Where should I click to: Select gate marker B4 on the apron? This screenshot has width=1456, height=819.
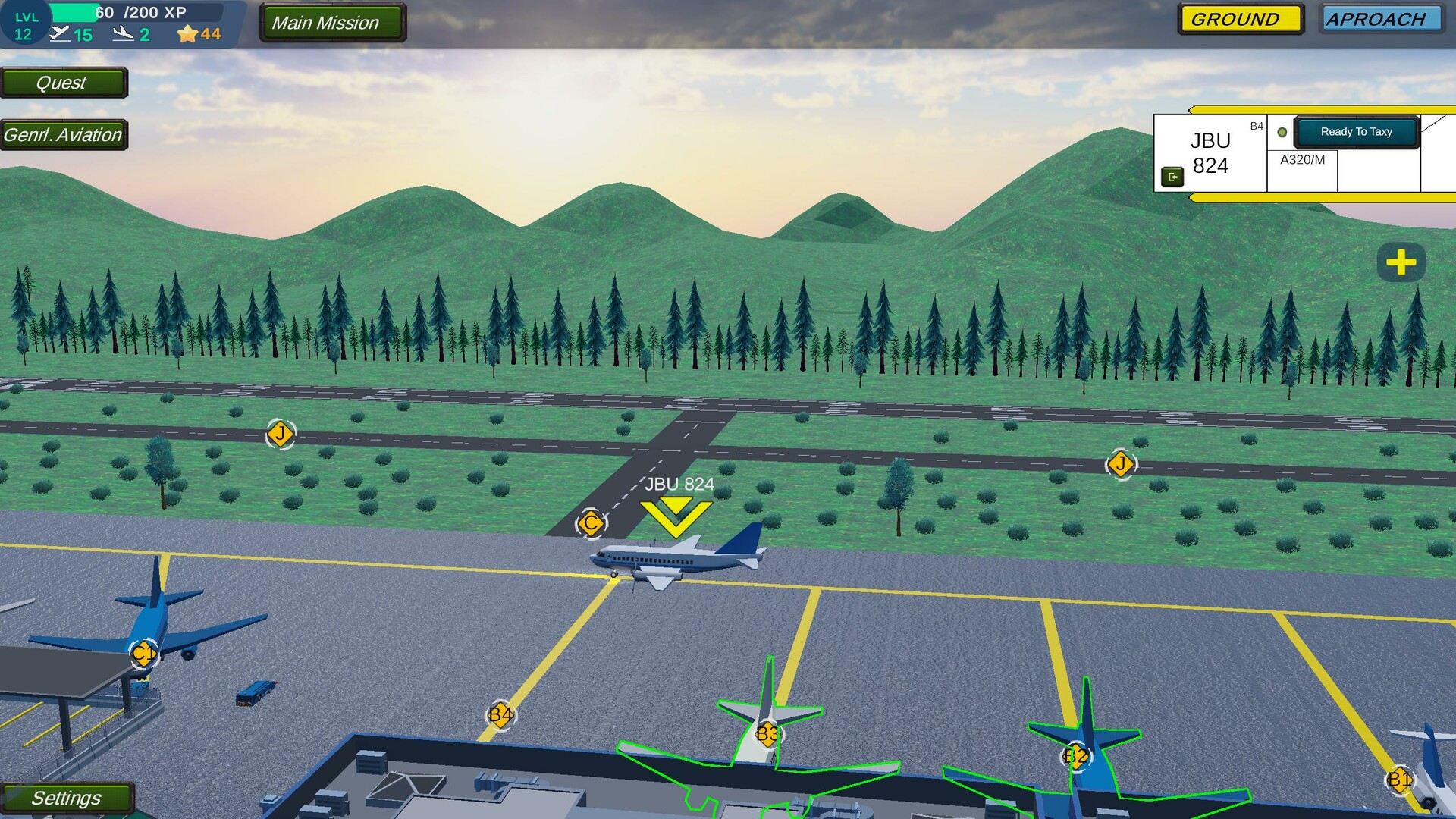click(500, 714)
